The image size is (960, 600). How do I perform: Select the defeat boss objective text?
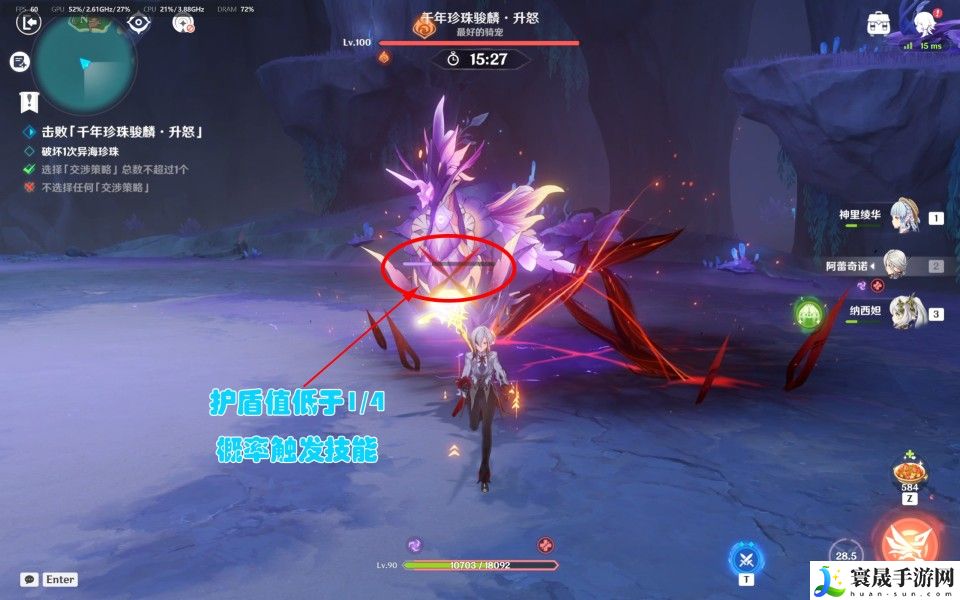point(122,132)
